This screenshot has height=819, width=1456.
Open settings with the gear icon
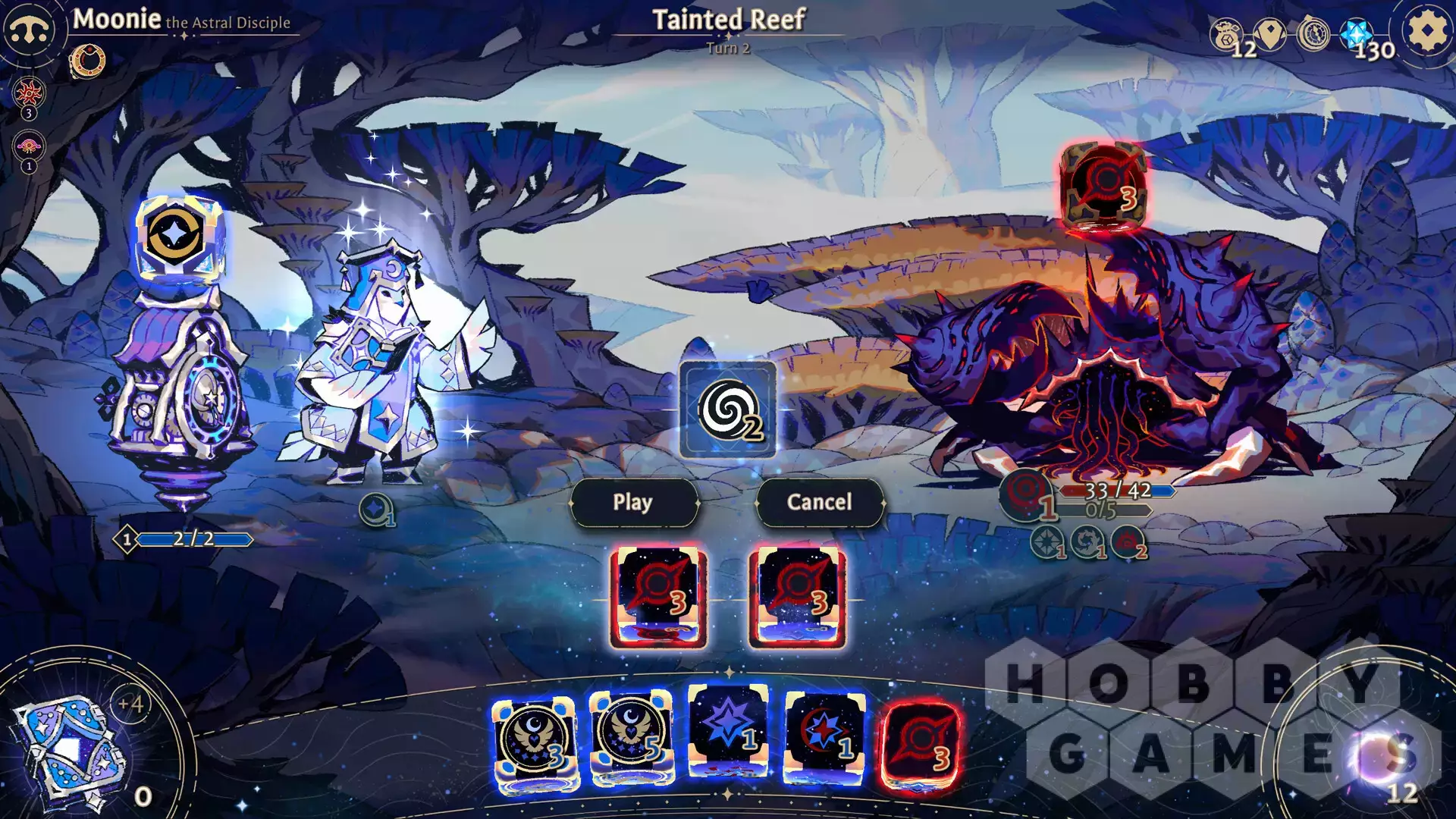(x=1426, y=32)
